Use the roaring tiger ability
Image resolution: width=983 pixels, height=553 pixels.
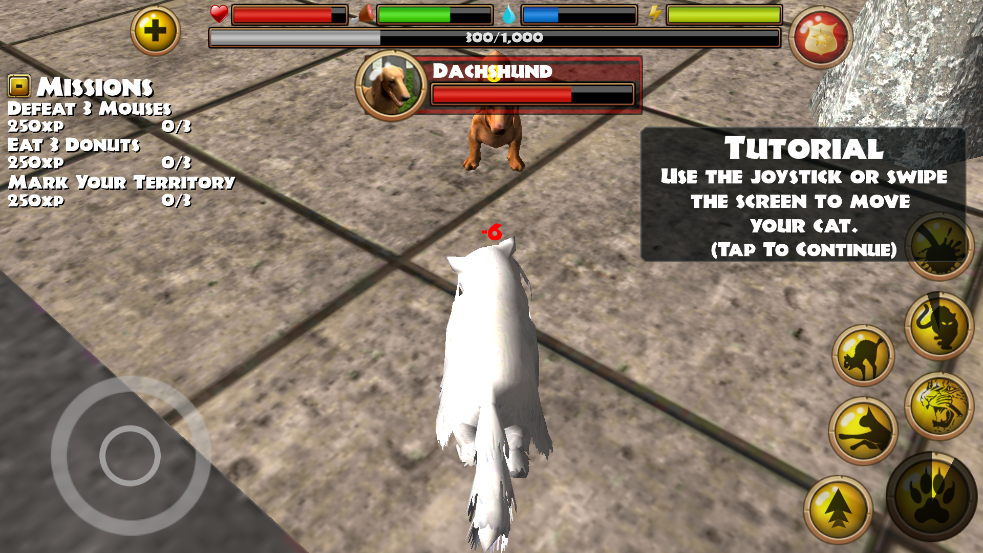(939, 405)
